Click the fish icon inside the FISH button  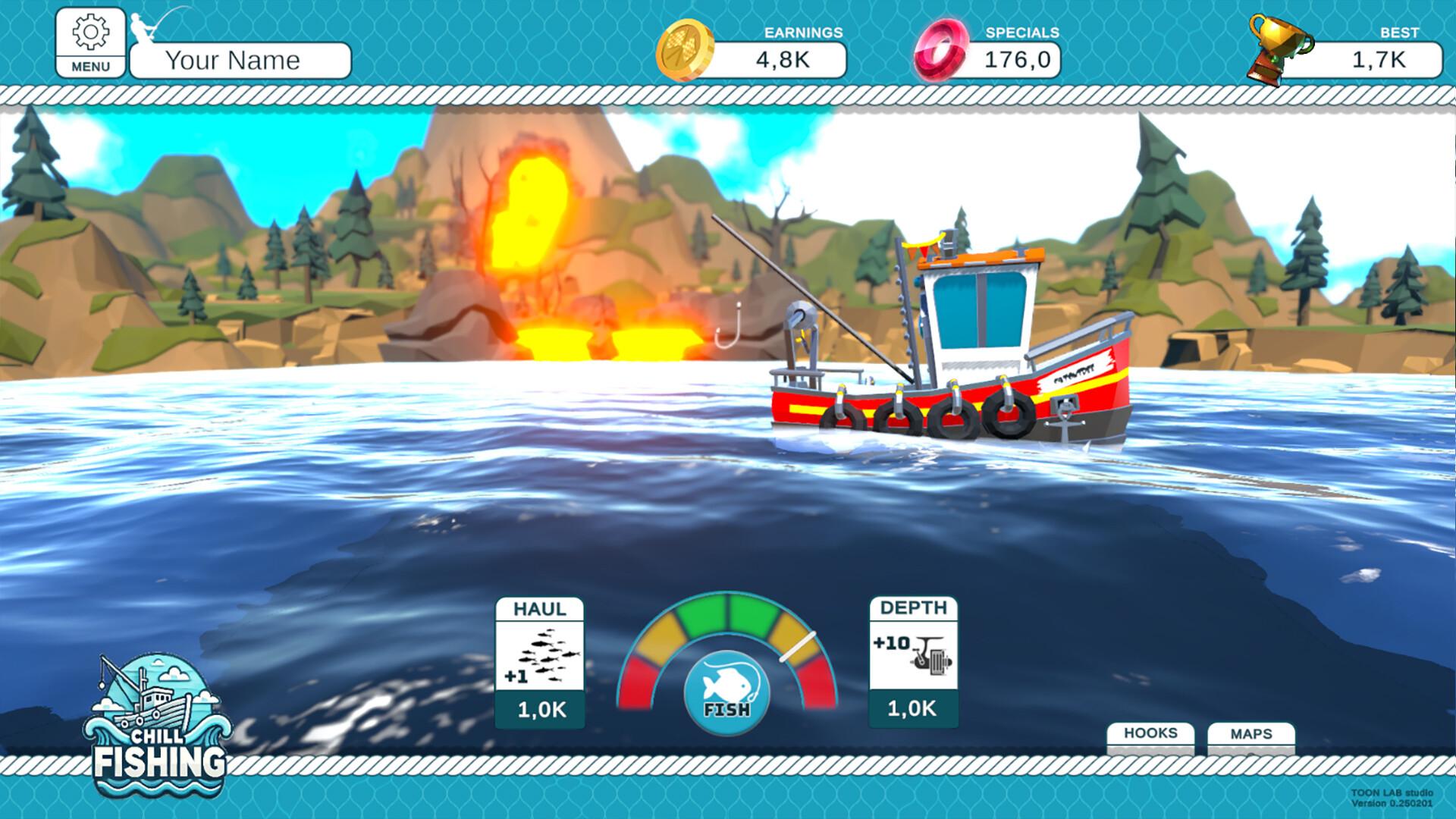726,681
